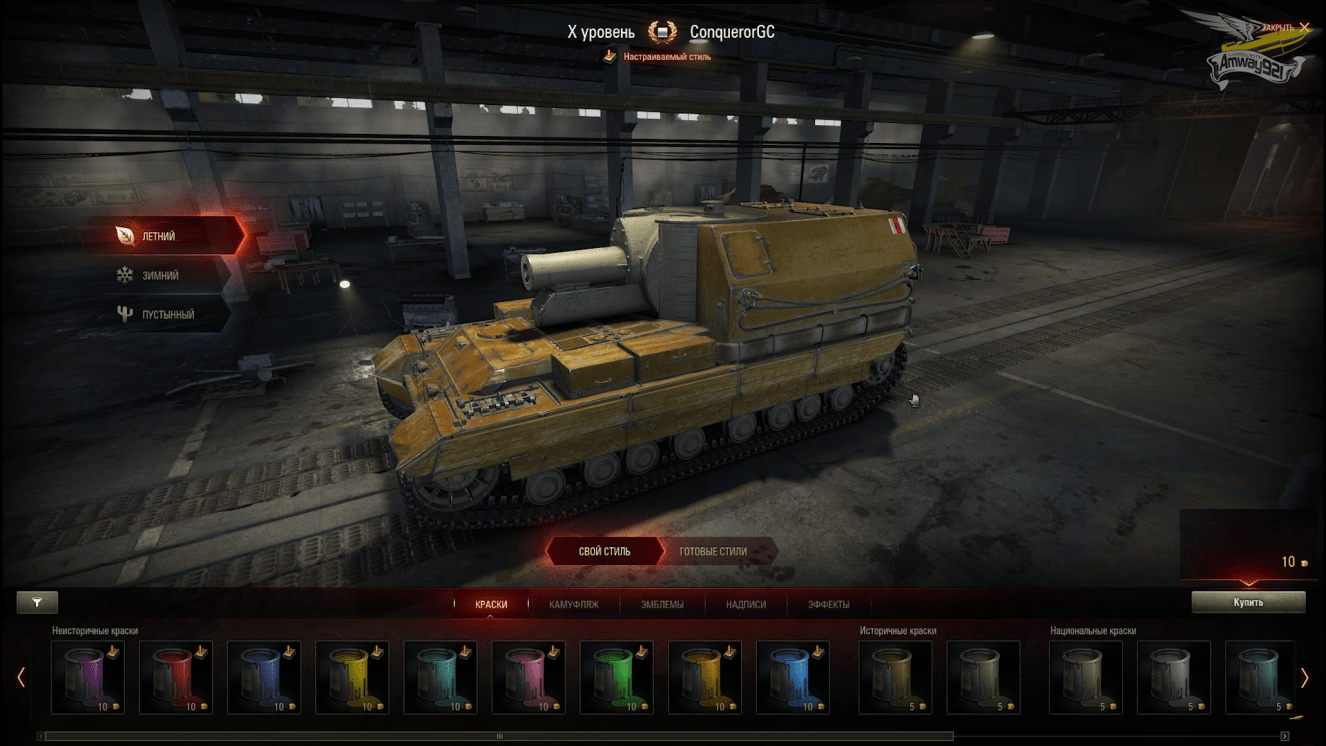Select the yellow paint can
Viewport: 1326px width, 746px height.
tap(352, 677)
